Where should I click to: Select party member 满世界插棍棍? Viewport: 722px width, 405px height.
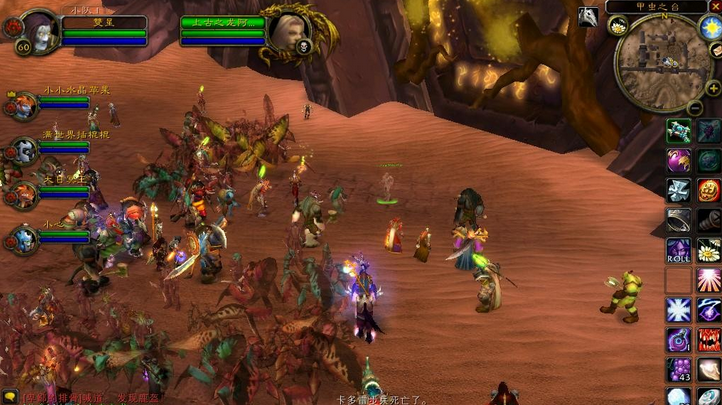pyautogui.click(x=22, y=150)
